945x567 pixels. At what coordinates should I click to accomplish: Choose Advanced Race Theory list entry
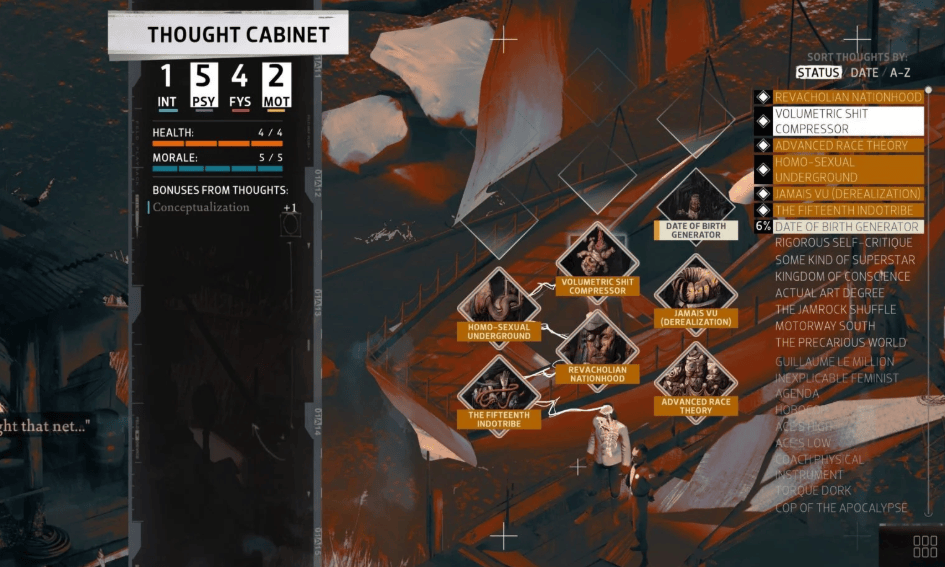[841, 146]
